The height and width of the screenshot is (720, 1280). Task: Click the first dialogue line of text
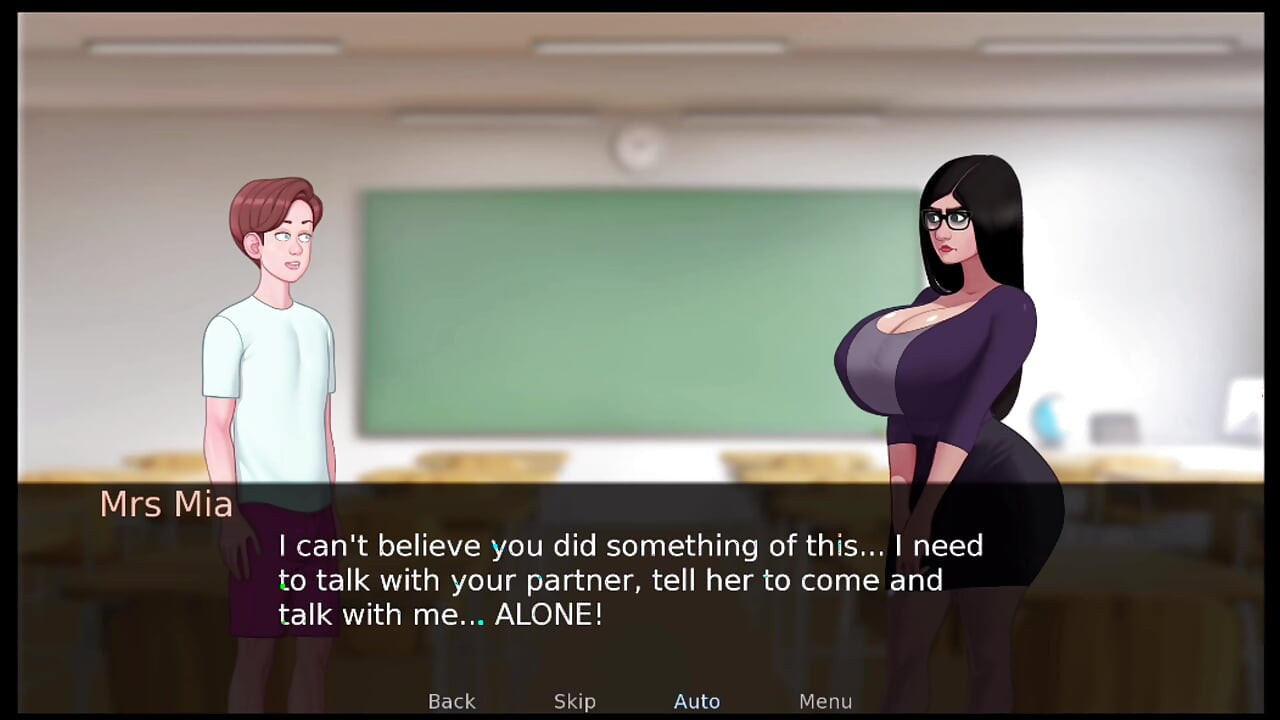[x=630, y=546]
